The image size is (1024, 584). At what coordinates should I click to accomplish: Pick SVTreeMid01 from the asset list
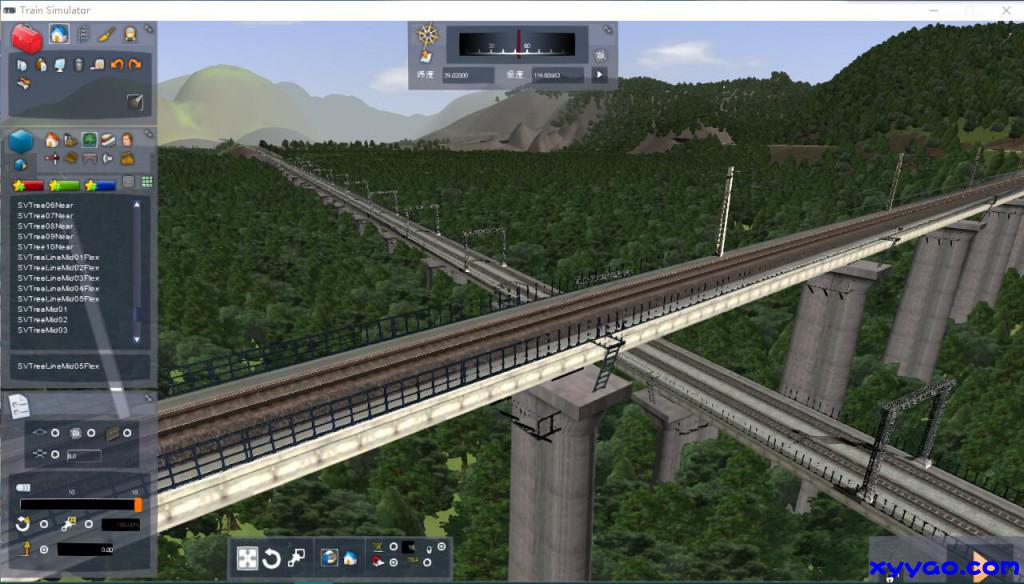pos(42,309)
